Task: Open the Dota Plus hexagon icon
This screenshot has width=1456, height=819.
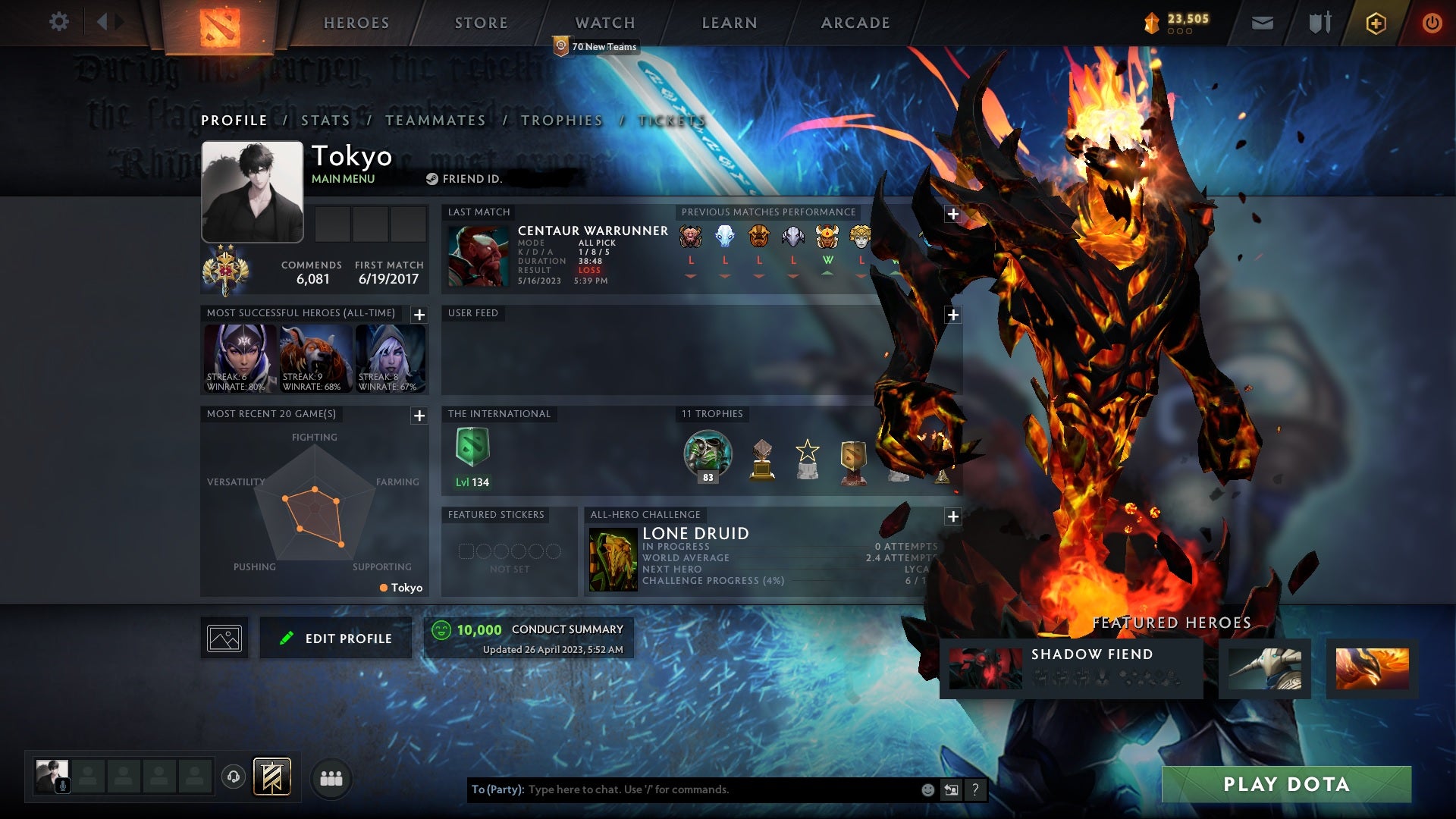Action: click(1376, 22)
